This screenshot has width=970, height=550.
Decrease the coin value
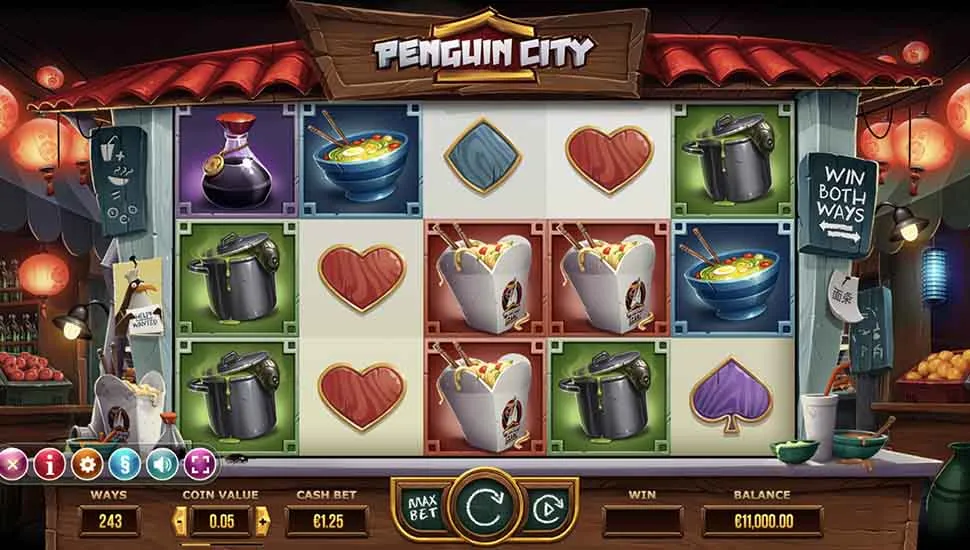coord(180,520)
